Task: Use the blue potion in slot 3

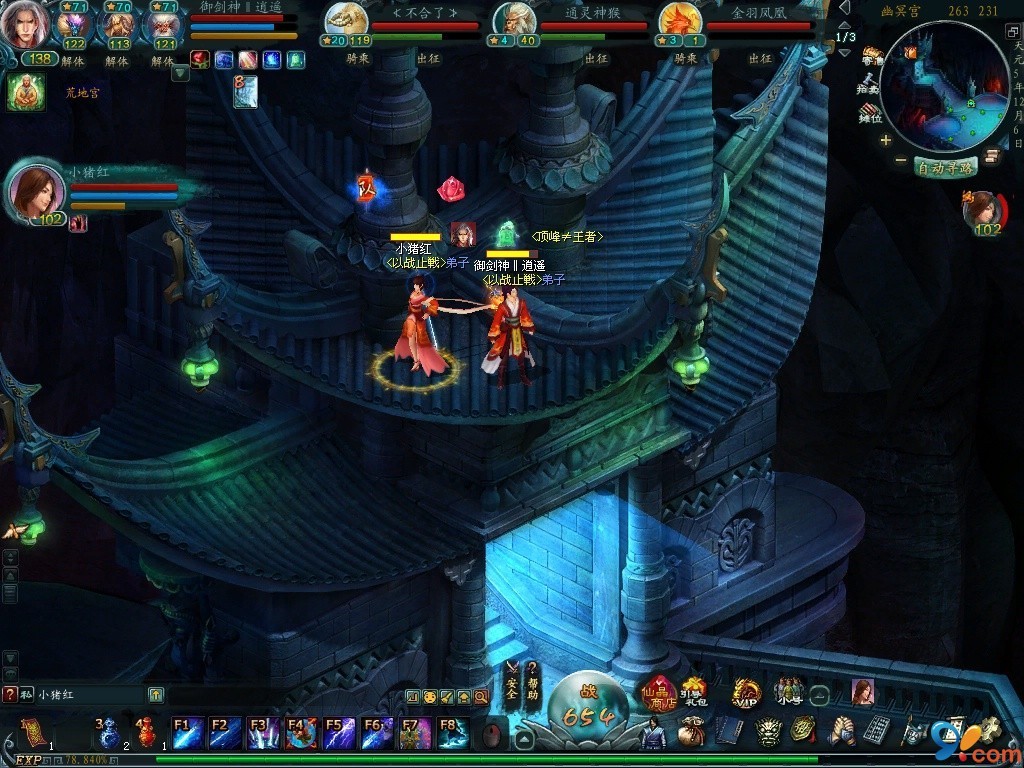Action: pos(109,735)
